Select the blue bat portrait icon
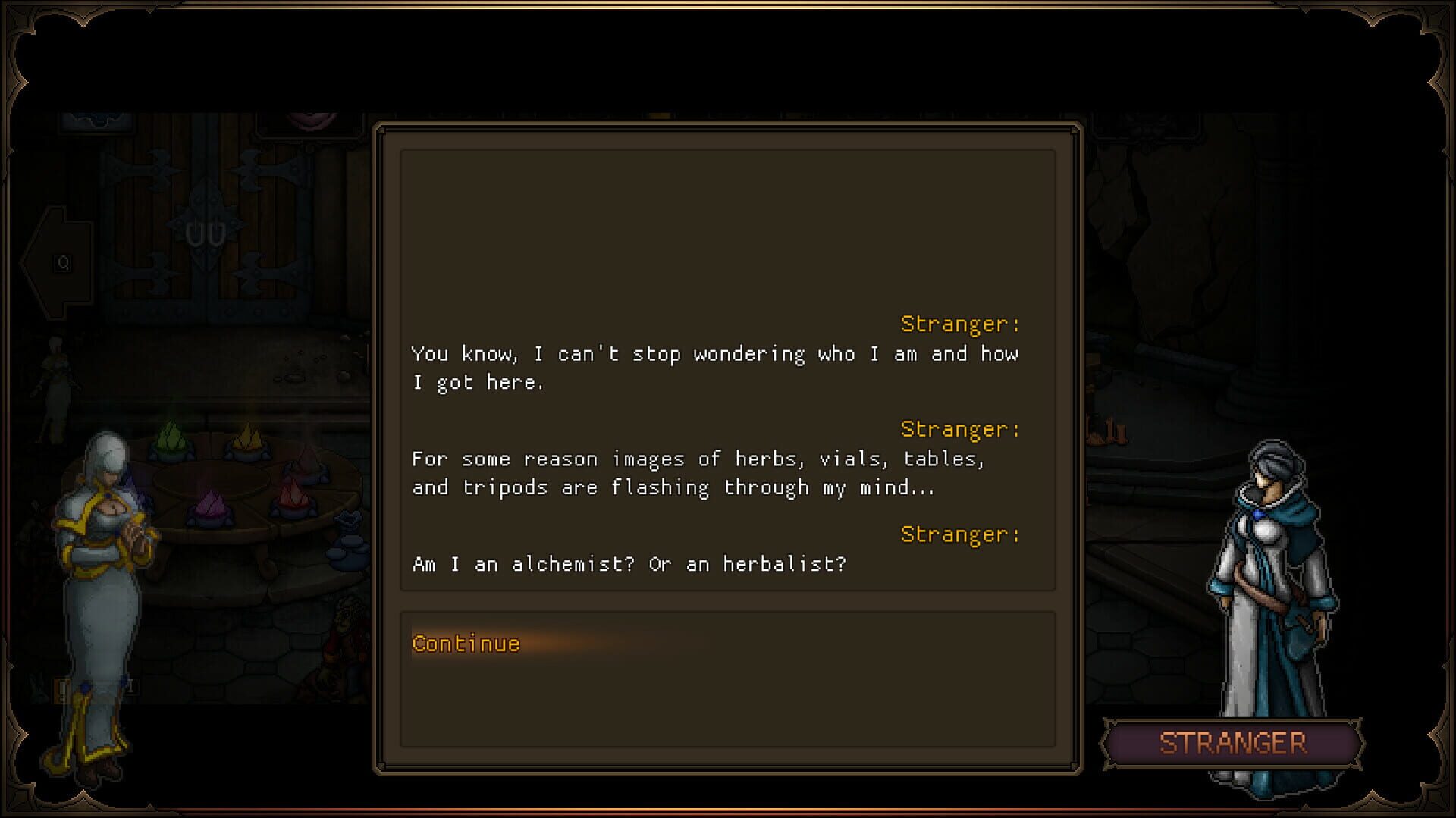 click(x=96, y=119)
